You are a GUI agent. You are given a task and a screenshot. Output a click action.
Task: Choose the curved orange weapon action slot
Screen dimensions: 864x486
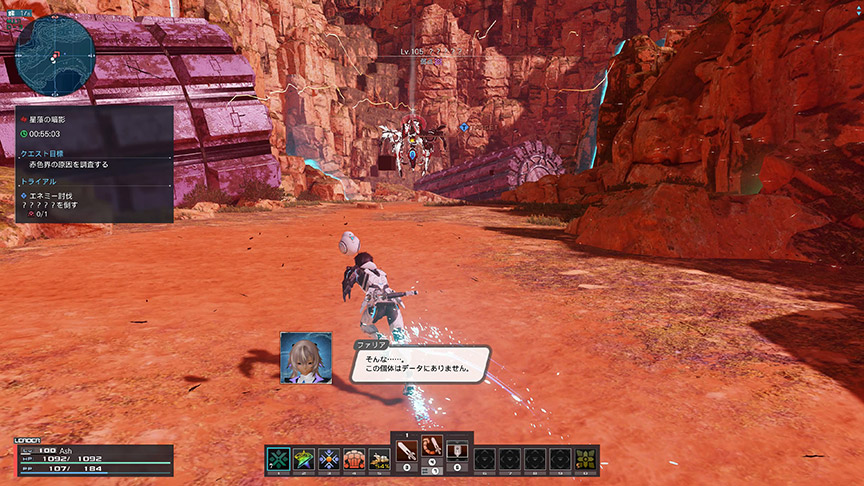[x=432, y=449]
